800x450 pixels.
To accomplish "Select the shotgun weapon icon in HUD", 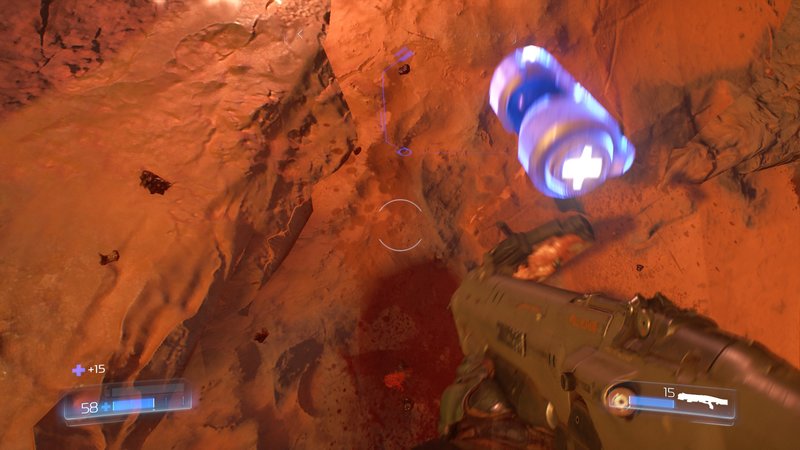I will point(703,398).
